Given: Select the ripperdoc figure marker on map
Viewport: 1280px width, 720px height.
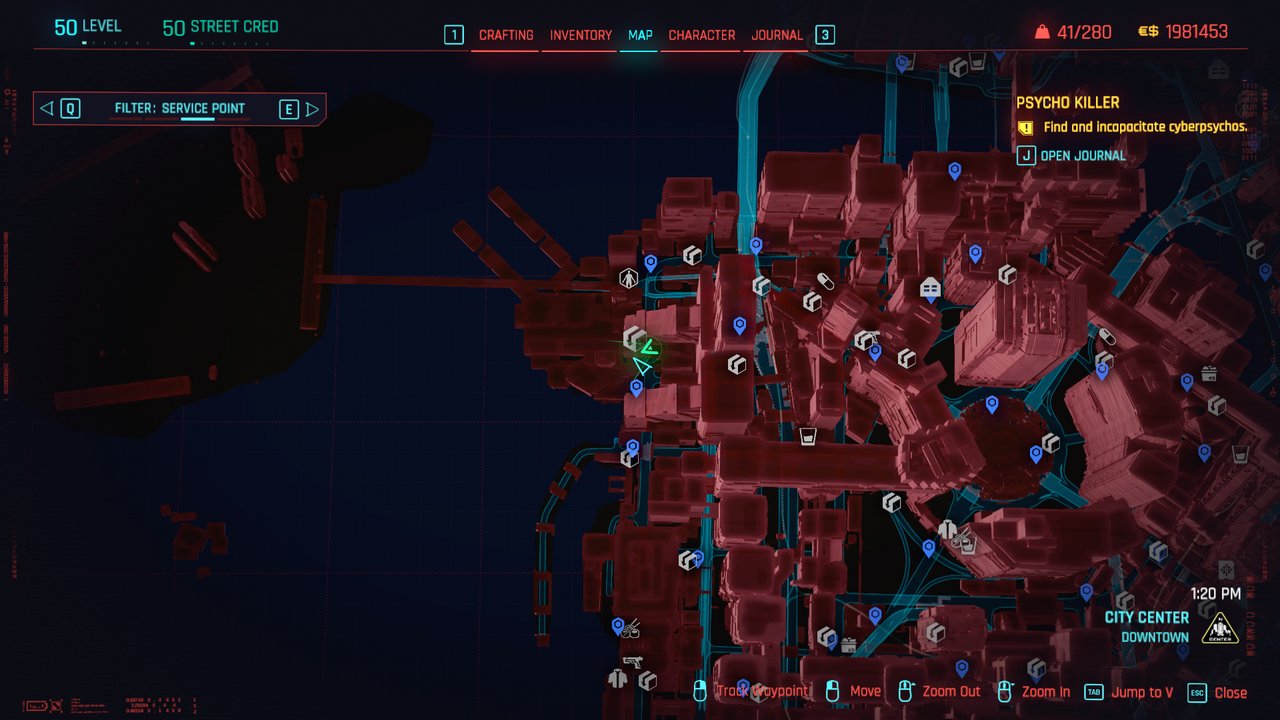Looking at the screenshot, I should point(628,279).
